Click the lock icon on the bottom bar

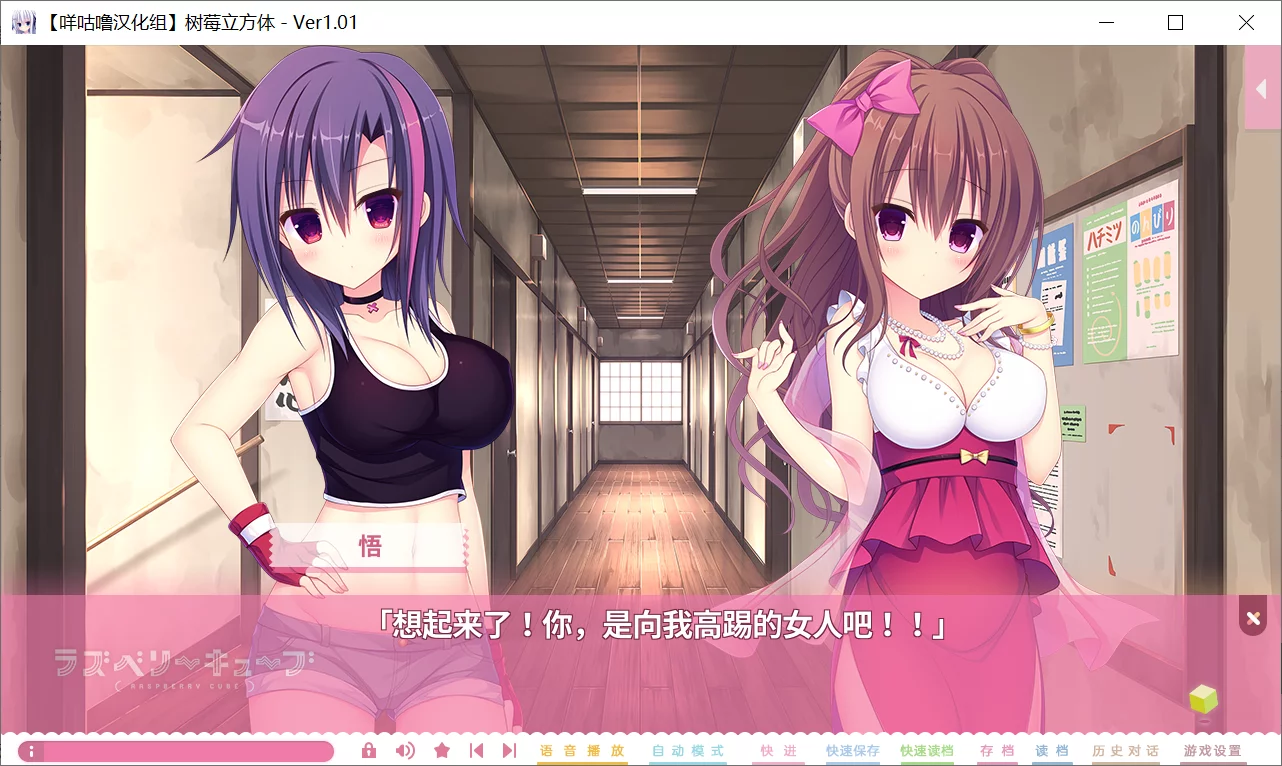pyautogui.click(x=368, y=749)
